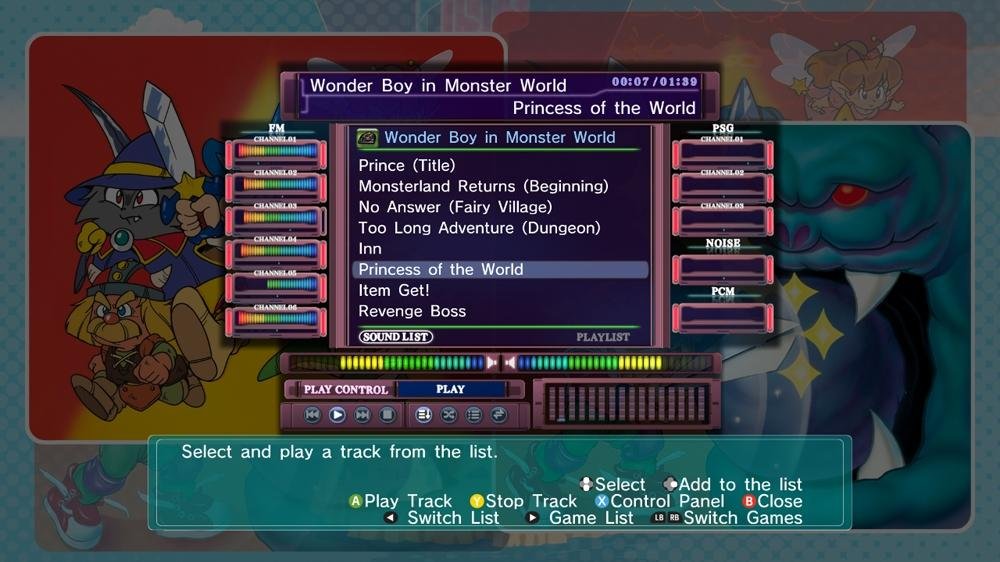Switch to the Sound List tab
Screen dimensions: 1000x562
[x=396, y=337]
